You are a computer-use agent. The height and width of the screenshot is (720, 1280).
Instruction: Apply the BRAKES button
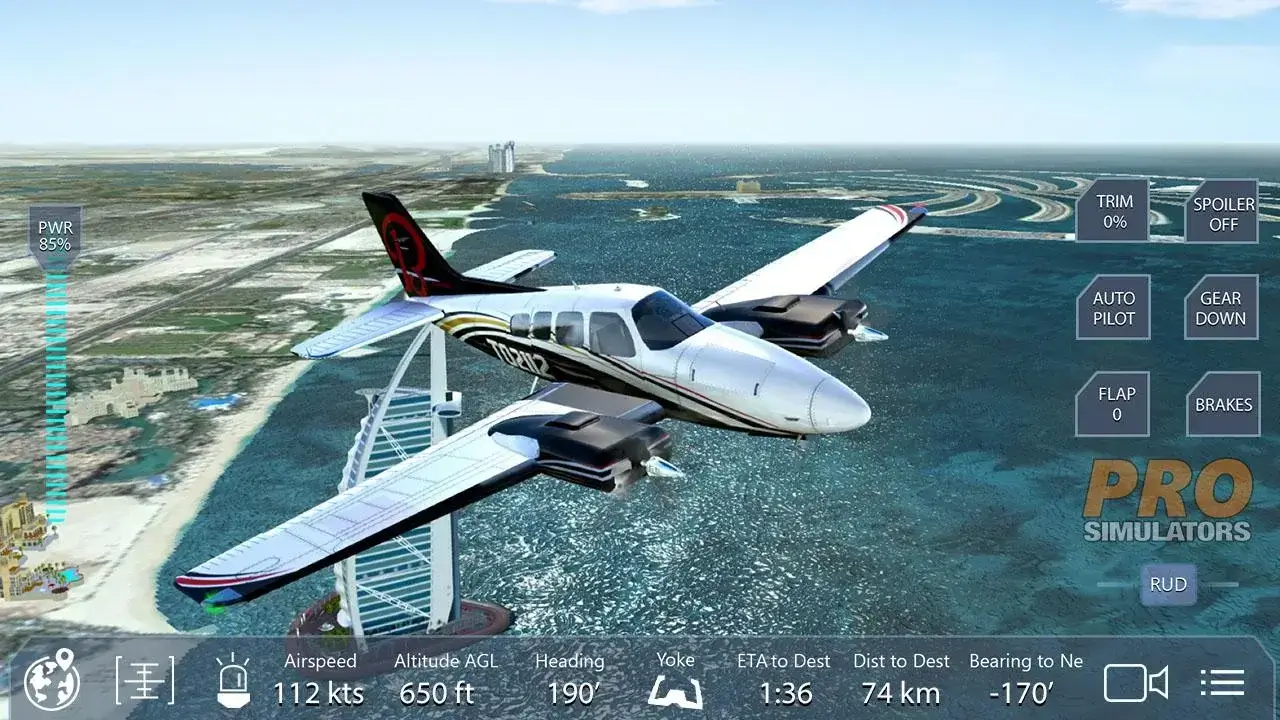[x=1221, y=404]
